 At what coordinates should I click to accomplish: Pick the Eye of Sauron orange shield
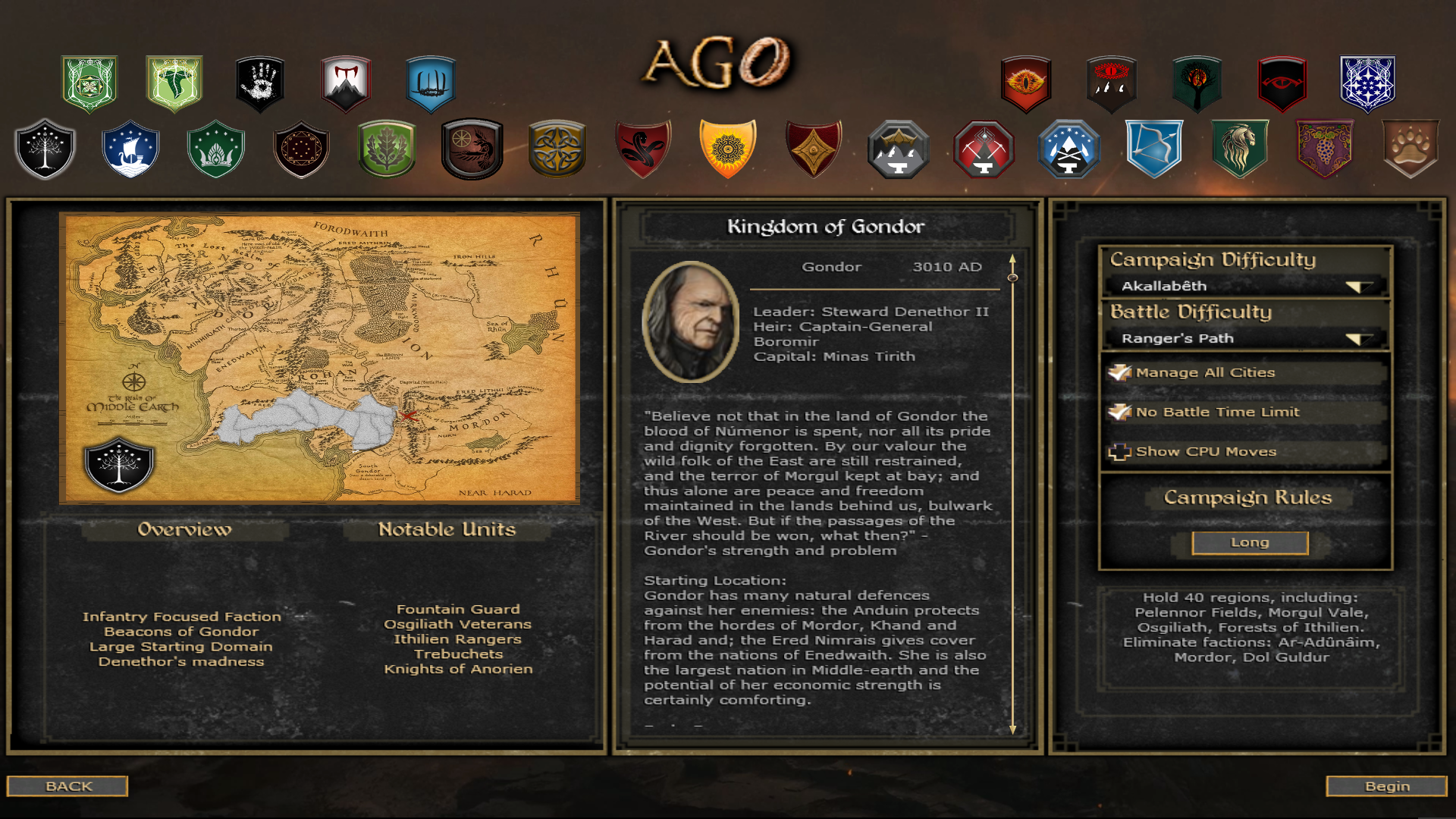pos(1026,83)
